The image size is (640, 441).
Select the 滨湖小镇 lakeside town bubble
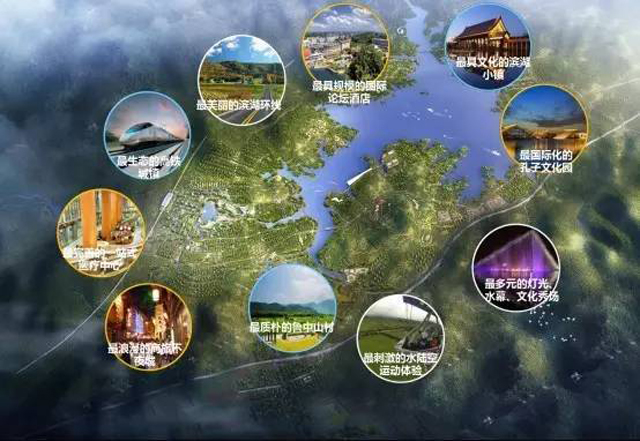click(486, 47)
